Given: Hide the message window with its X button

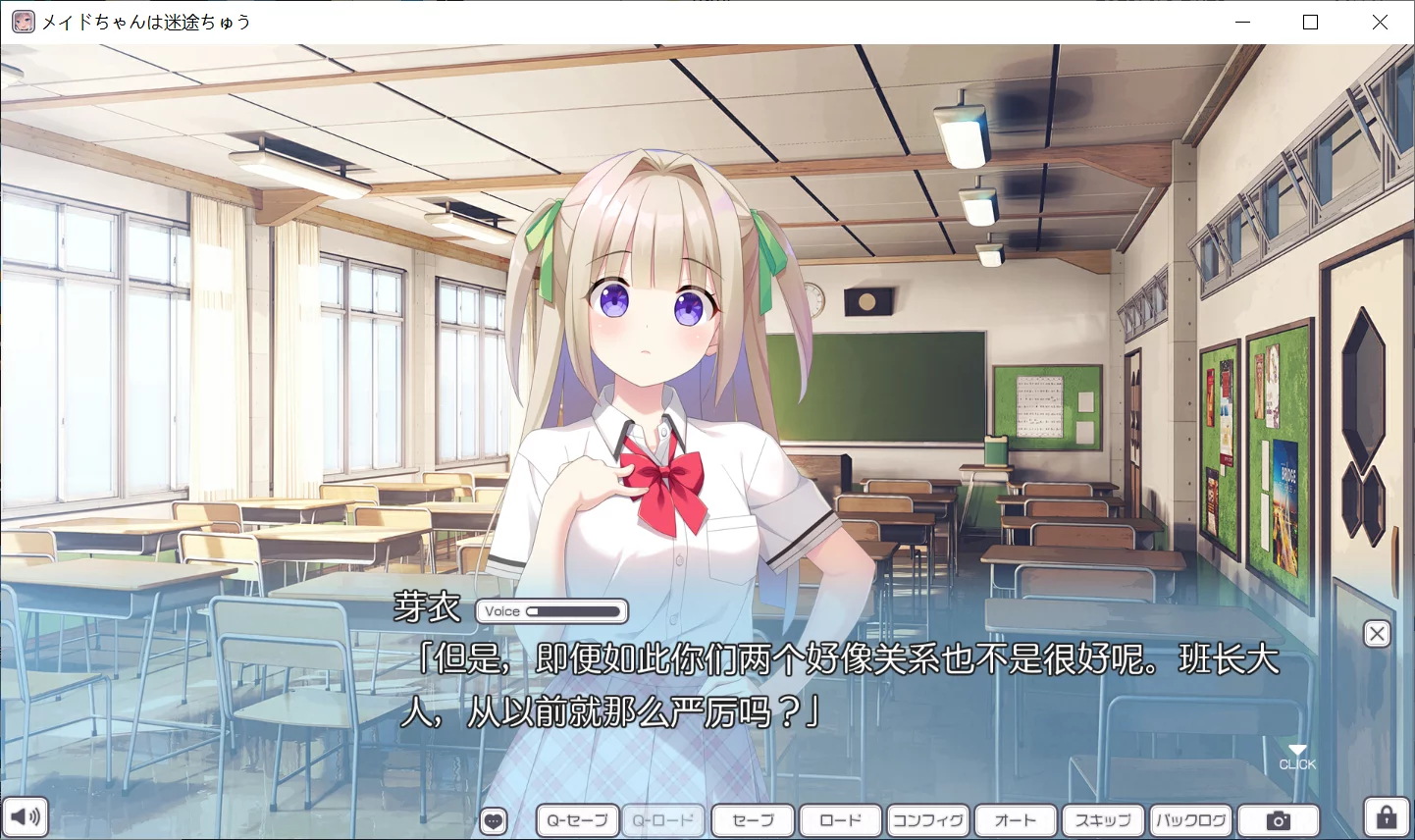Looking at the screenshot, I should [x=1377, y=633].
